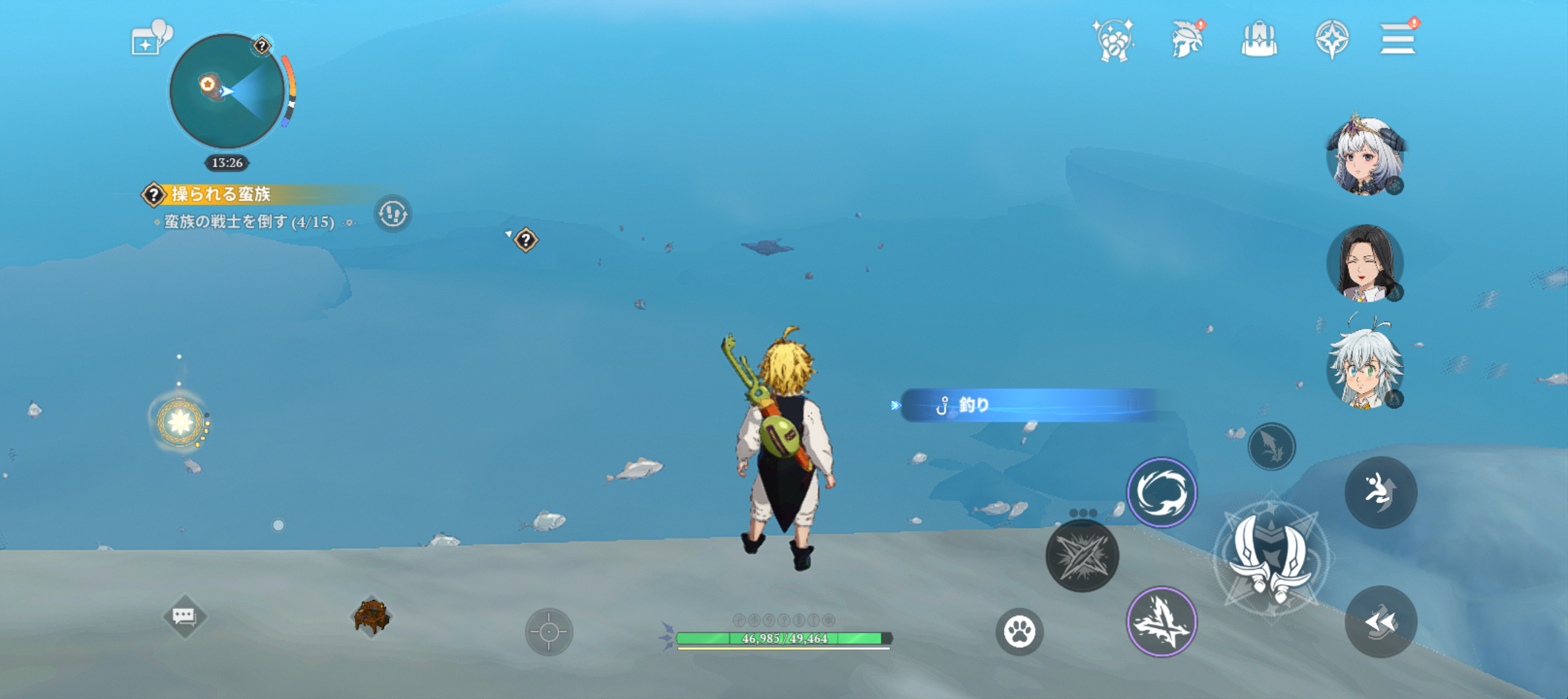This screenshot has width=1568, height=699.
Task: Open the backpack inventory
Action: (1259, 40)
